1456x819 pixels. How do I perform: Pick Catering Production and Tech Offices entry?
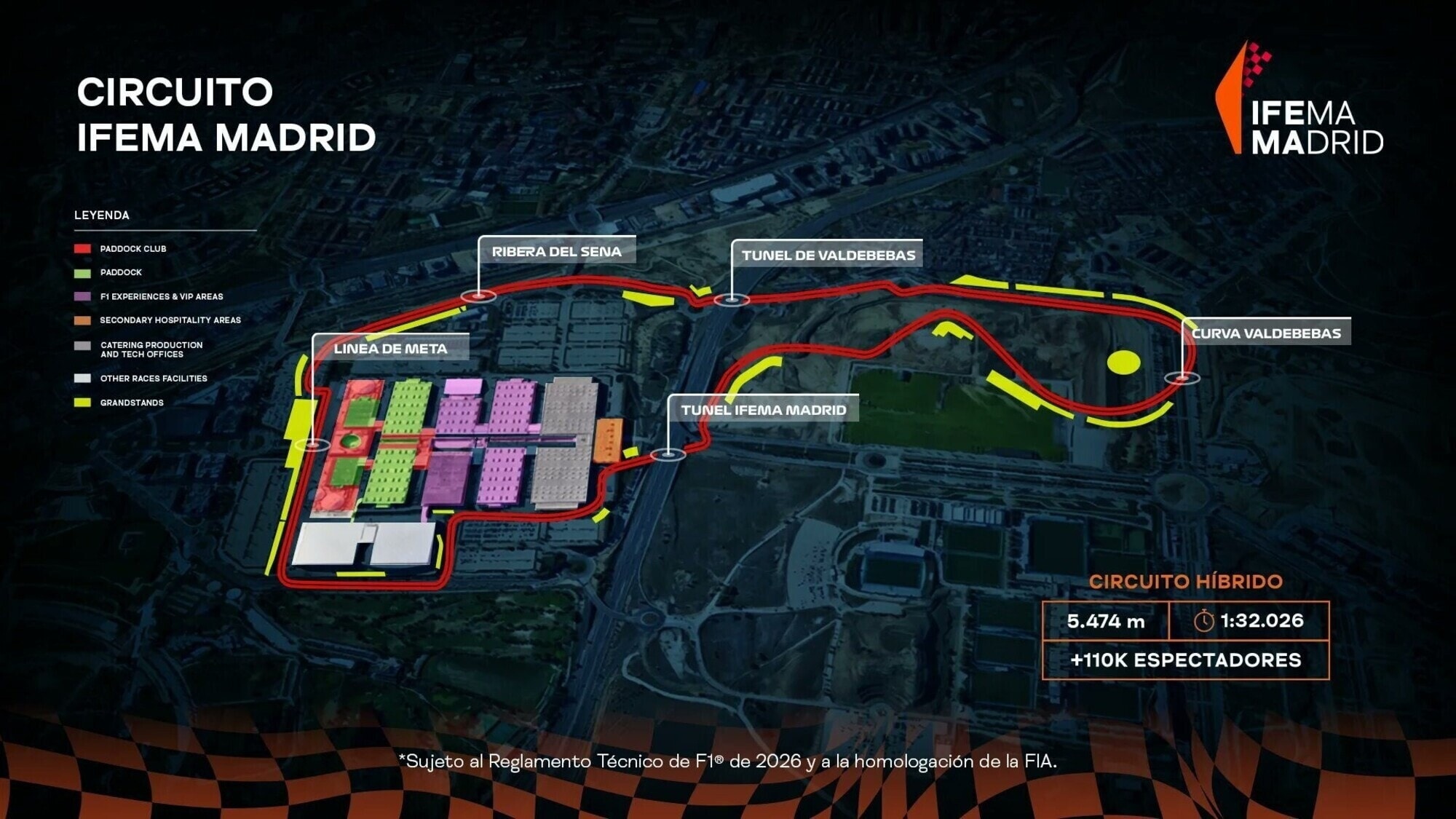(x=151, y=349)
